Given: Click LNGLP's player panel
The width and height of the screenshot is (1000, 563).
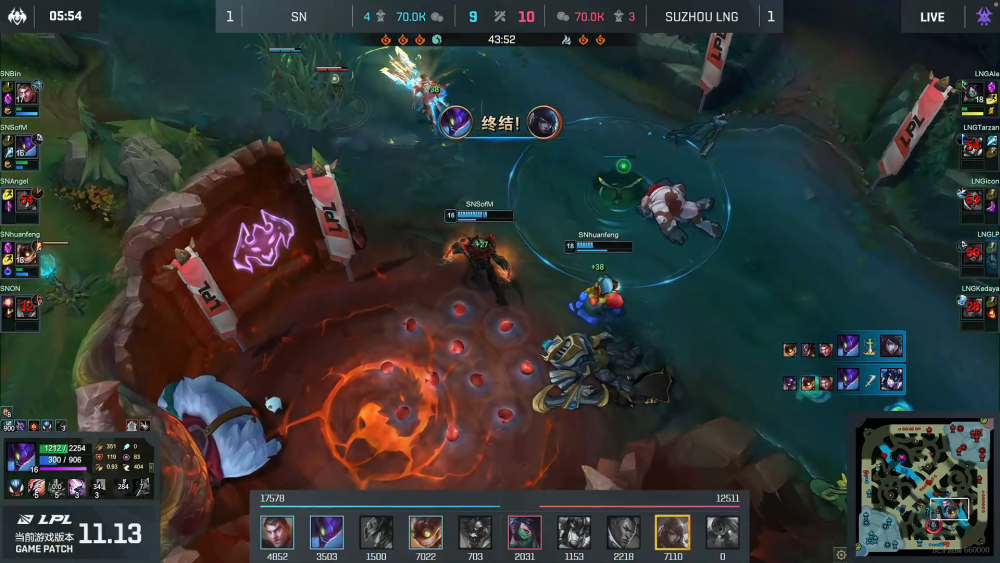Looking at the screenshot, I should coord(979,257).
